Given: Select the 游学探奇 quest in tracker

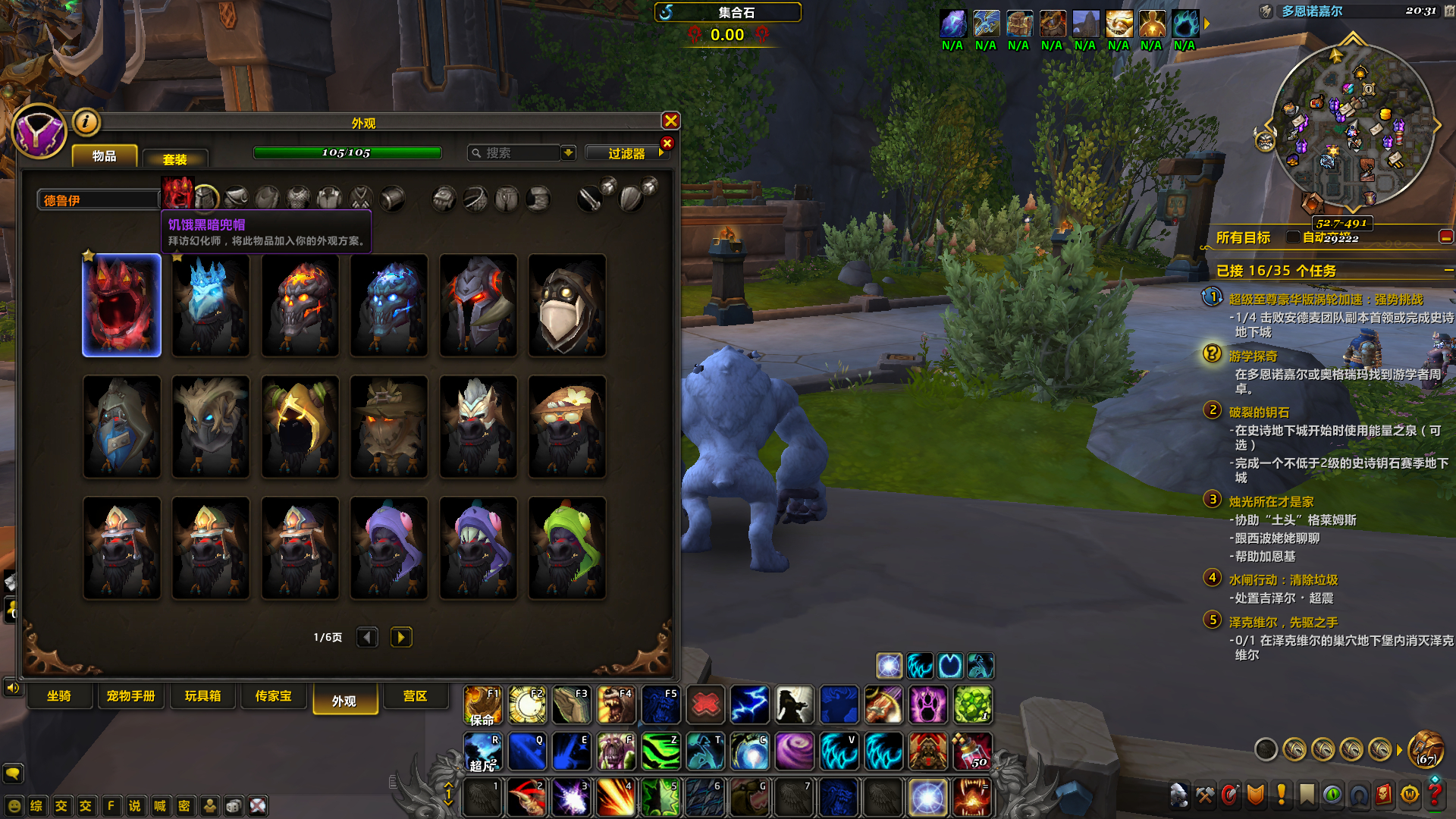Looking at the screenshot, I should pyautogui.click(x=1253, y=356).
